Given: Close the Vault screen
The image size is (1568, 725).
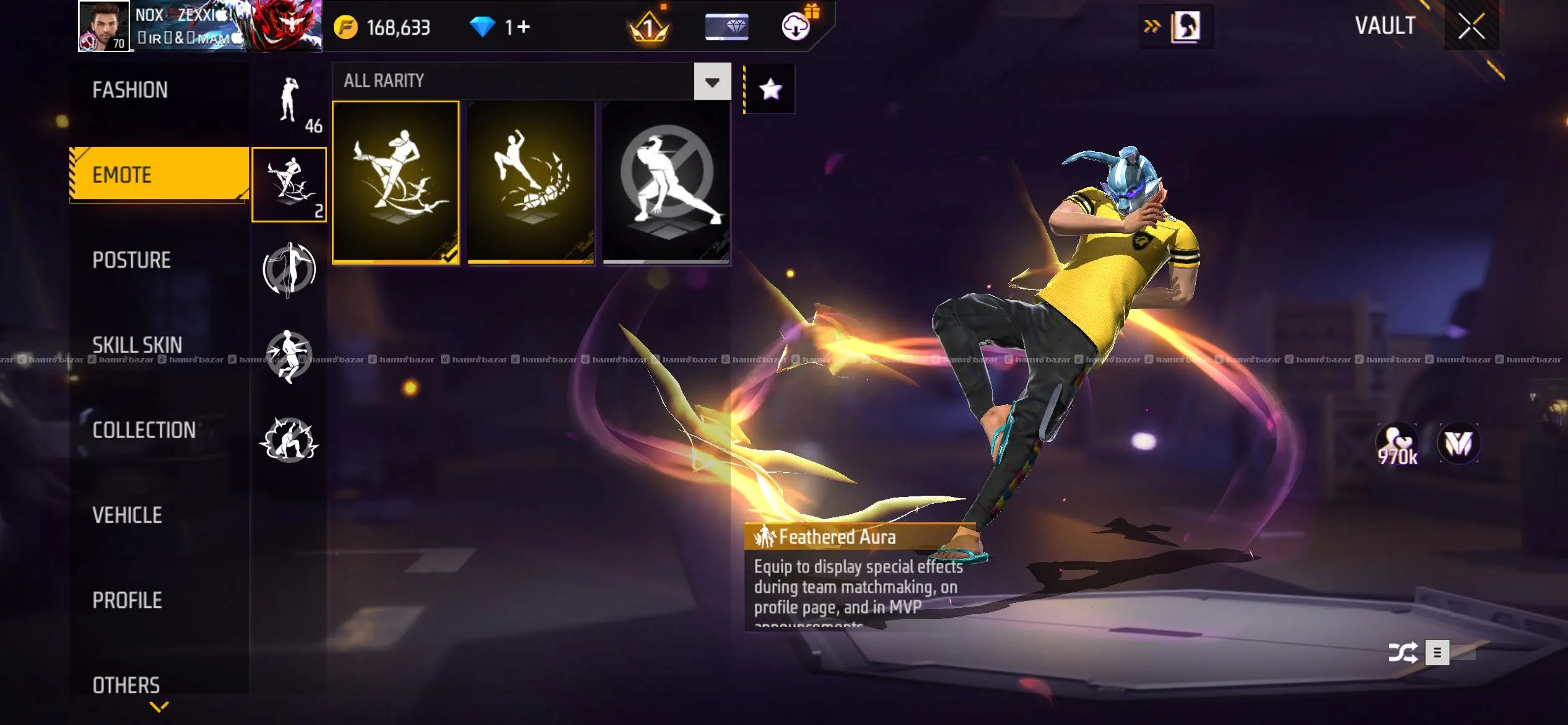Looking at the screenshot, I should tap(1471, 27).
